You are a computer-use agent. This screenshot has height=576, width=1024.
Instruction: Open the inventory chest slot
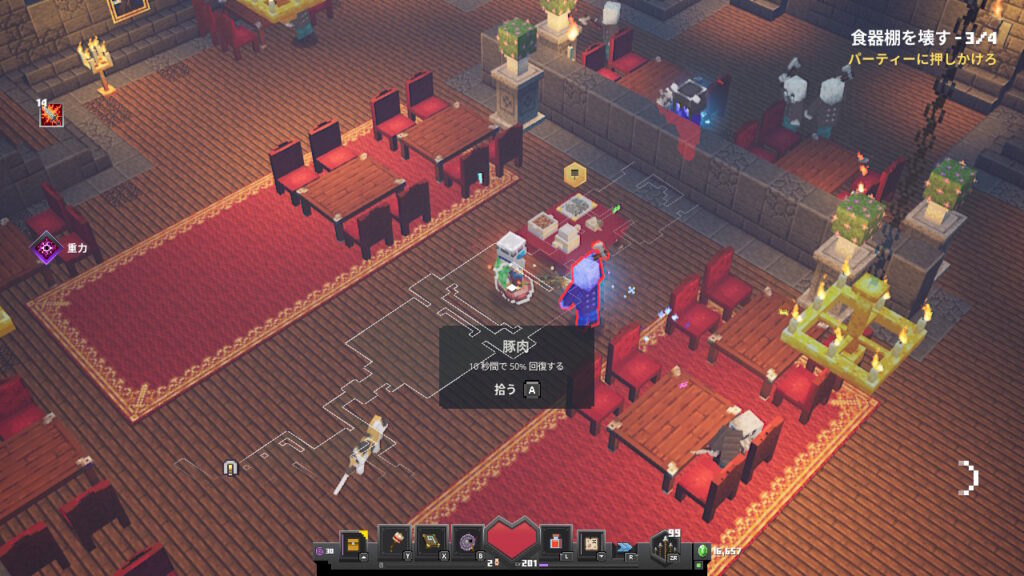pos(352,541)
